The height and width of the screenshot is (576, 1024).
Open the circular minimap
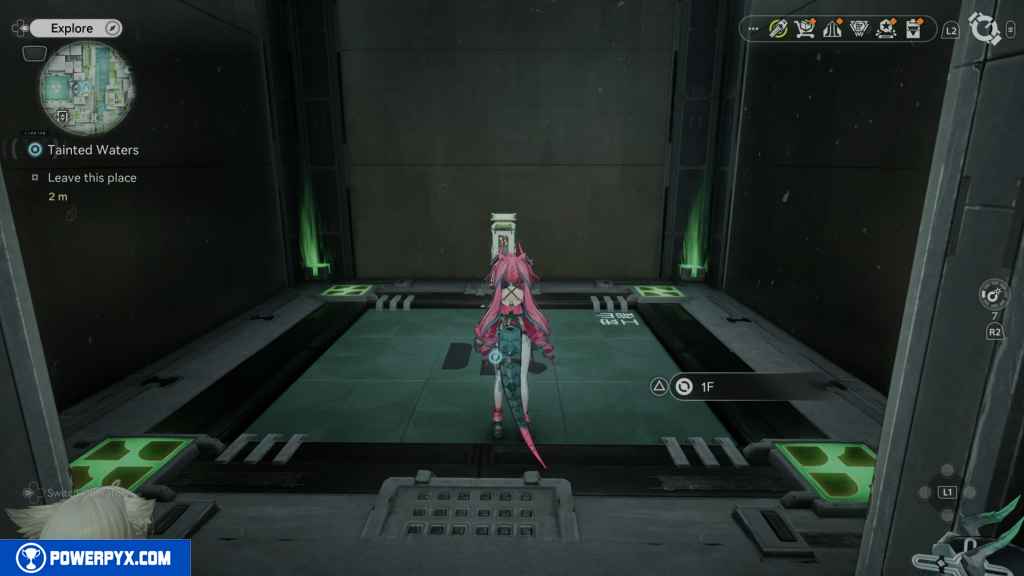click(86, 88)
